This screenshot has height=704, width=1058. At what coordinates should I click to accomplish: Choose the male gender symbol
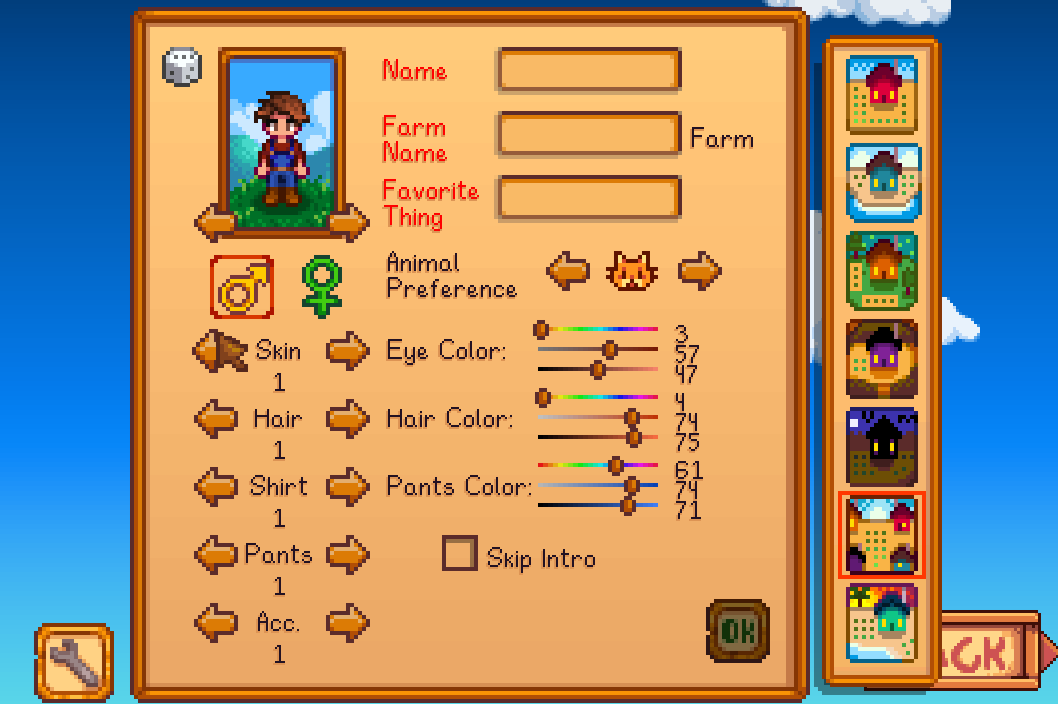242,287
